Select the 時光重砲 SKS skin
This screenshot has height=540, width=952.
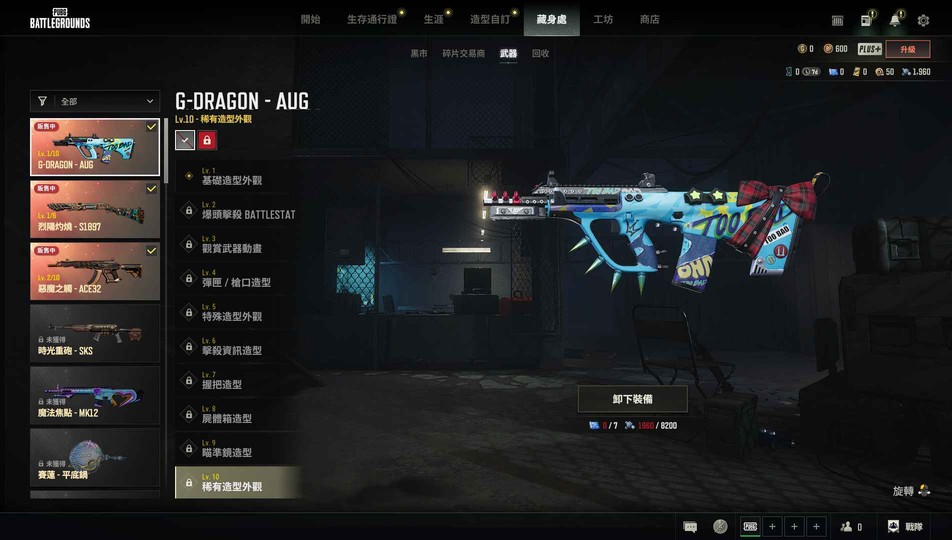click(95, 332)
